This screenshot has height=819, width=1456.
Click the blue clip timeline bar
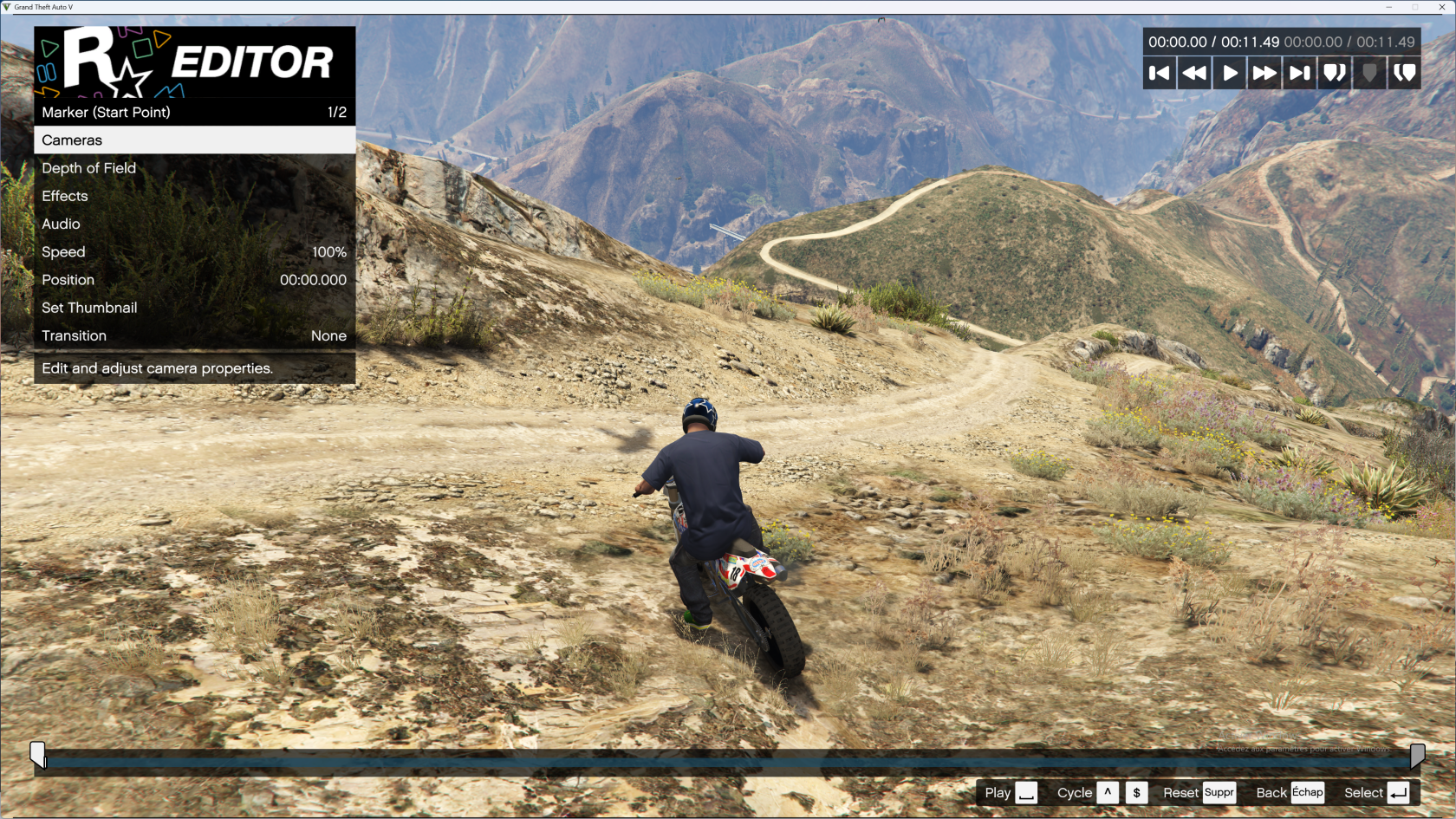(x=728, y=763)
